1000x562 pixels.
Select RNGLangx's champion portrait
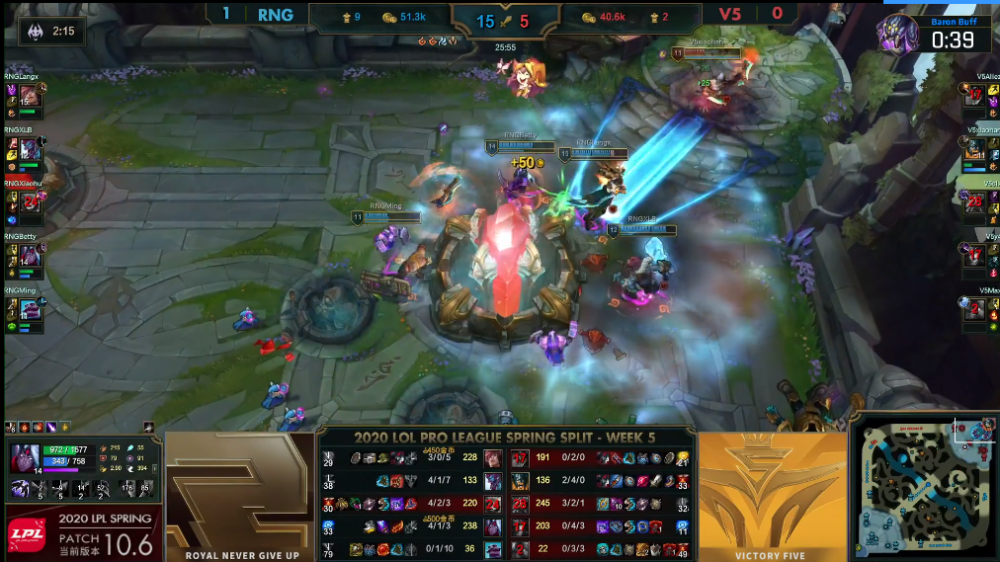click(30, 97)
